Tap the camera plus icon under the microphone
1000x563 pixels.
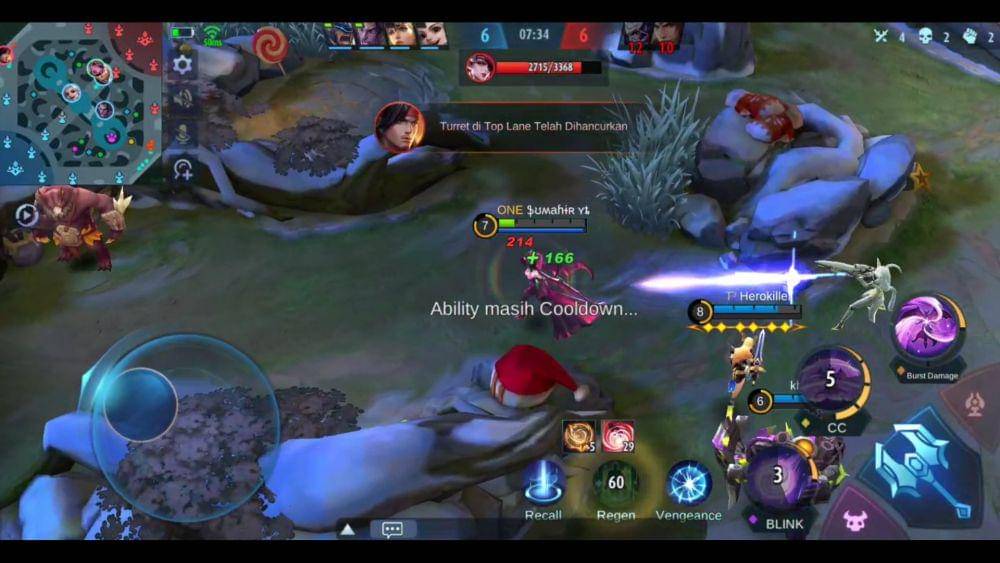[x=182, y=169]
